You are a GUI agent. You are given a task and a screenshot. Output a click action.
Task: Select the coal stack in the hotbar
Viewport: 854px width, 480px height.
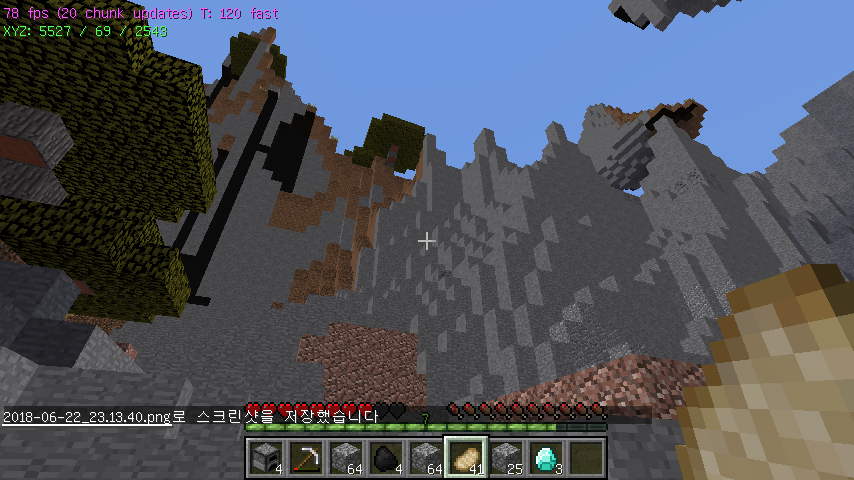pyautogui.click(x=385, y=456)
